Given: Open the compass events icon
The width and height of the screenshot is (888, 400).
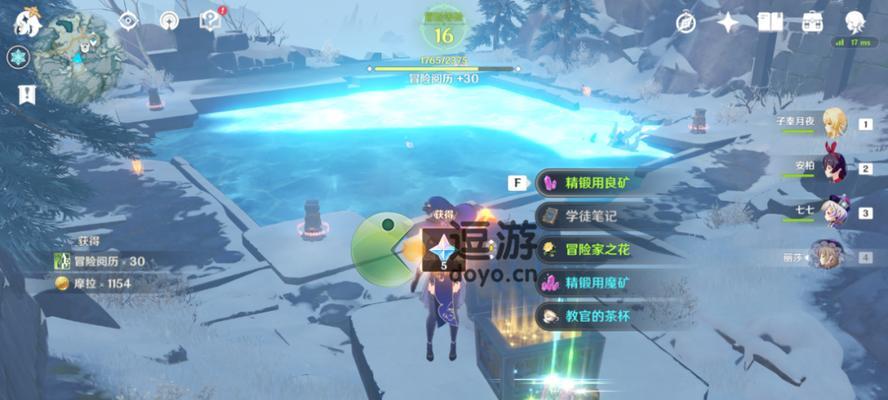Looking at the screenshot, I should [686, 22].
